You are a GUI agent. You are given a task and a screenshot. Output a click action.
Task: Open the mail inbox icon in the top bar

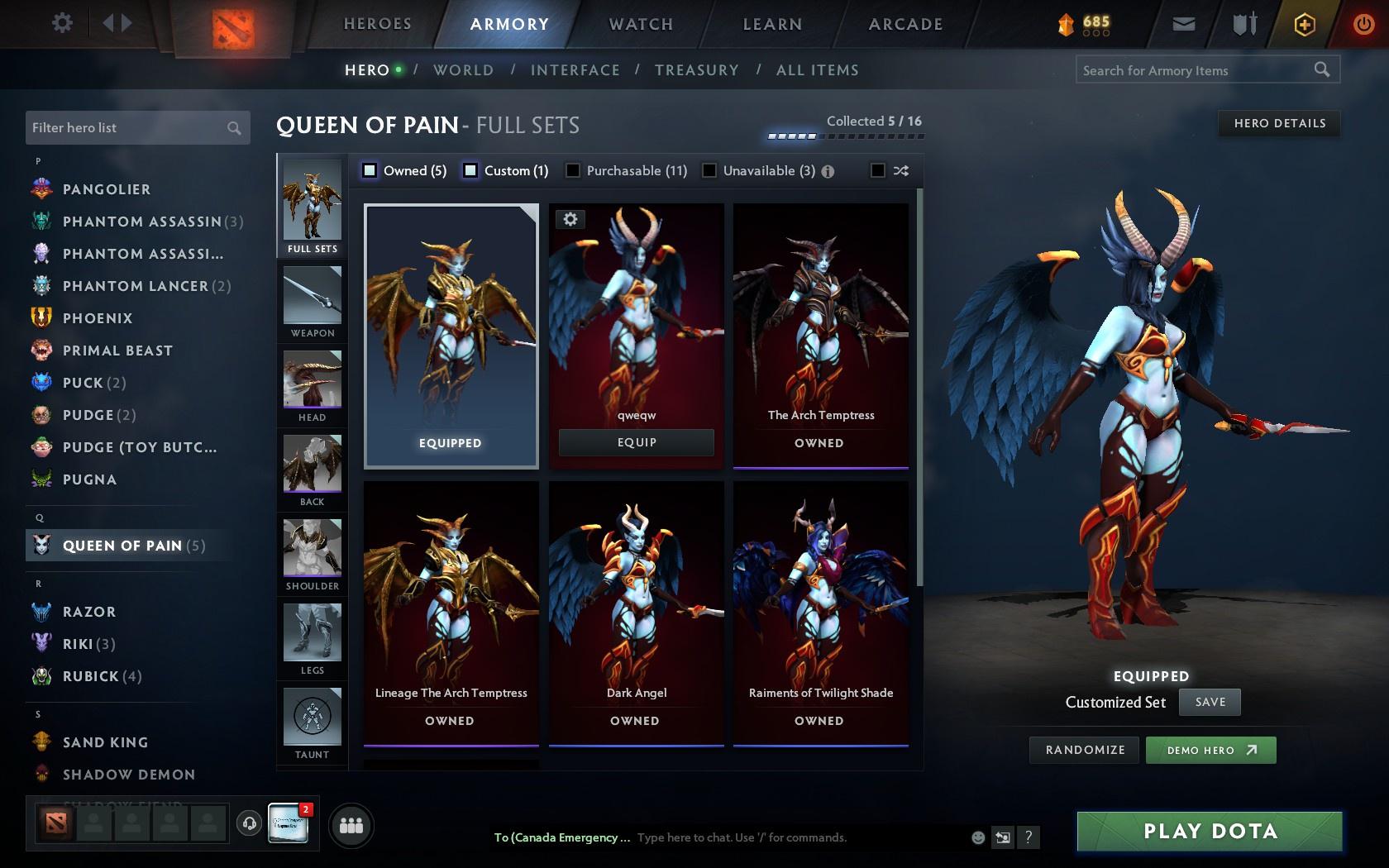coord(1182,24)
